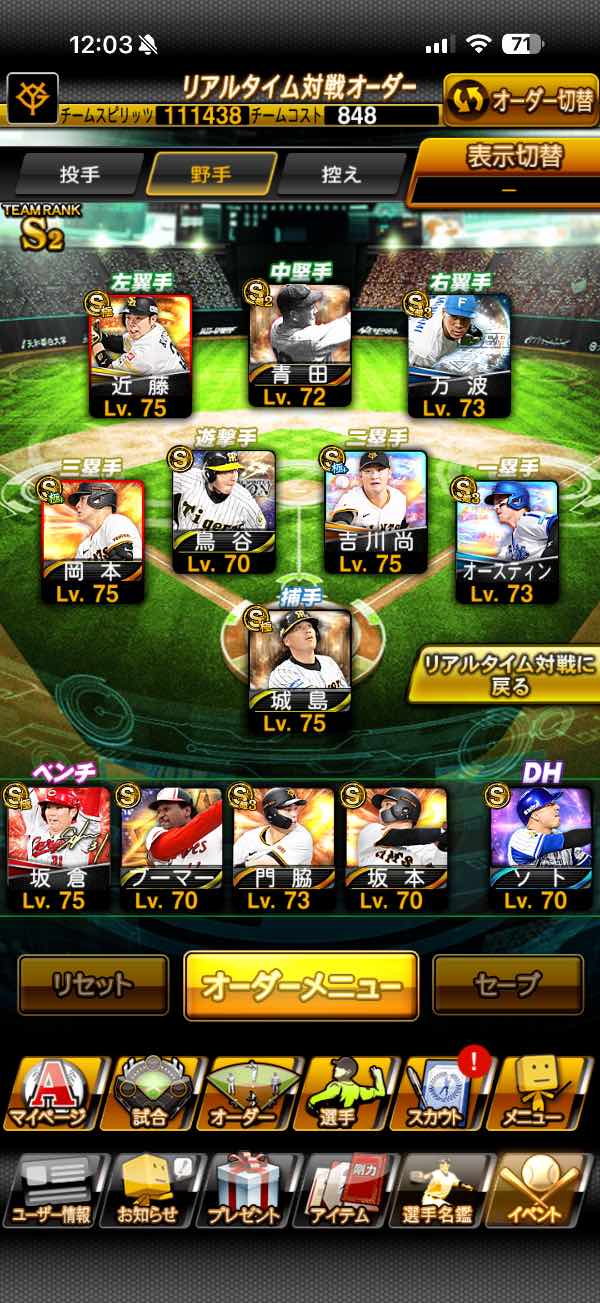Pick shortstop 鳥谷 player card

[223, 511]
